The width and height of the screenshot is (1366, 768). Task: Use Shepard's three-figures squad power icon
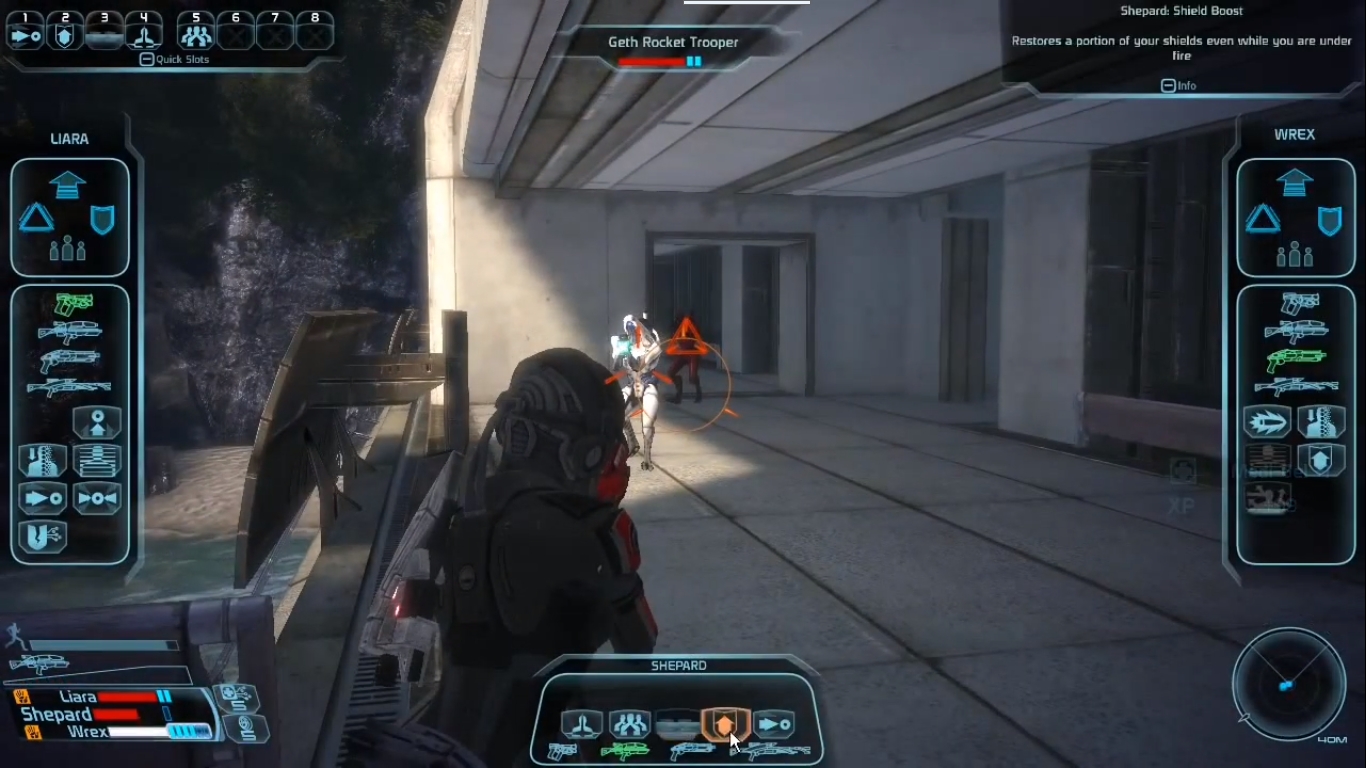pyautogui.click(x=629, y=723)
